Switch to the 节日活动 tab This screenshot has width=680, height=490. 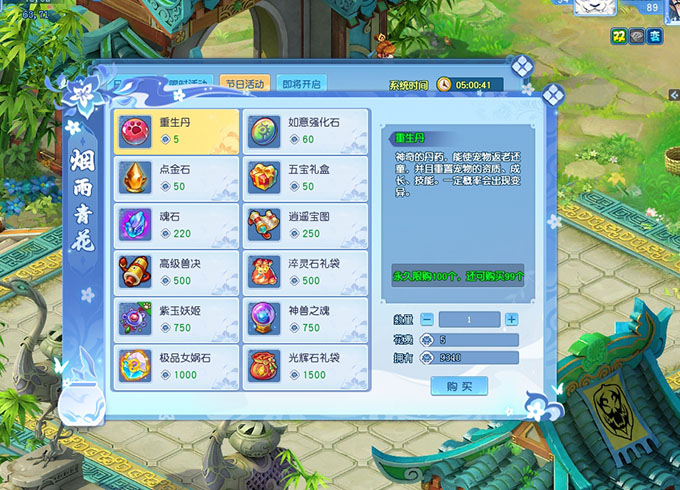pyautogui.click(x=244, y=84)
